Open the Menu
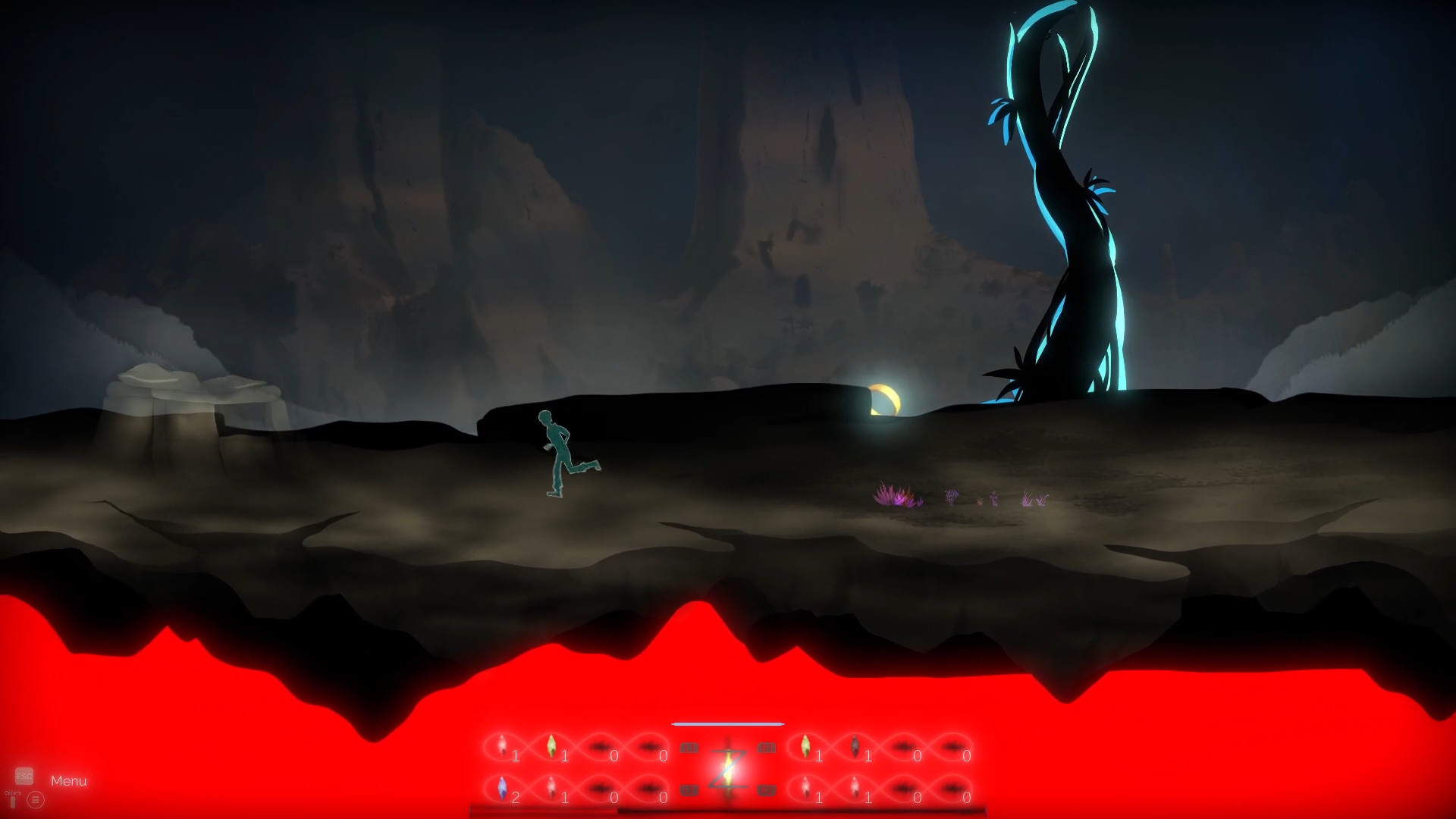 (x=69, y=780)
